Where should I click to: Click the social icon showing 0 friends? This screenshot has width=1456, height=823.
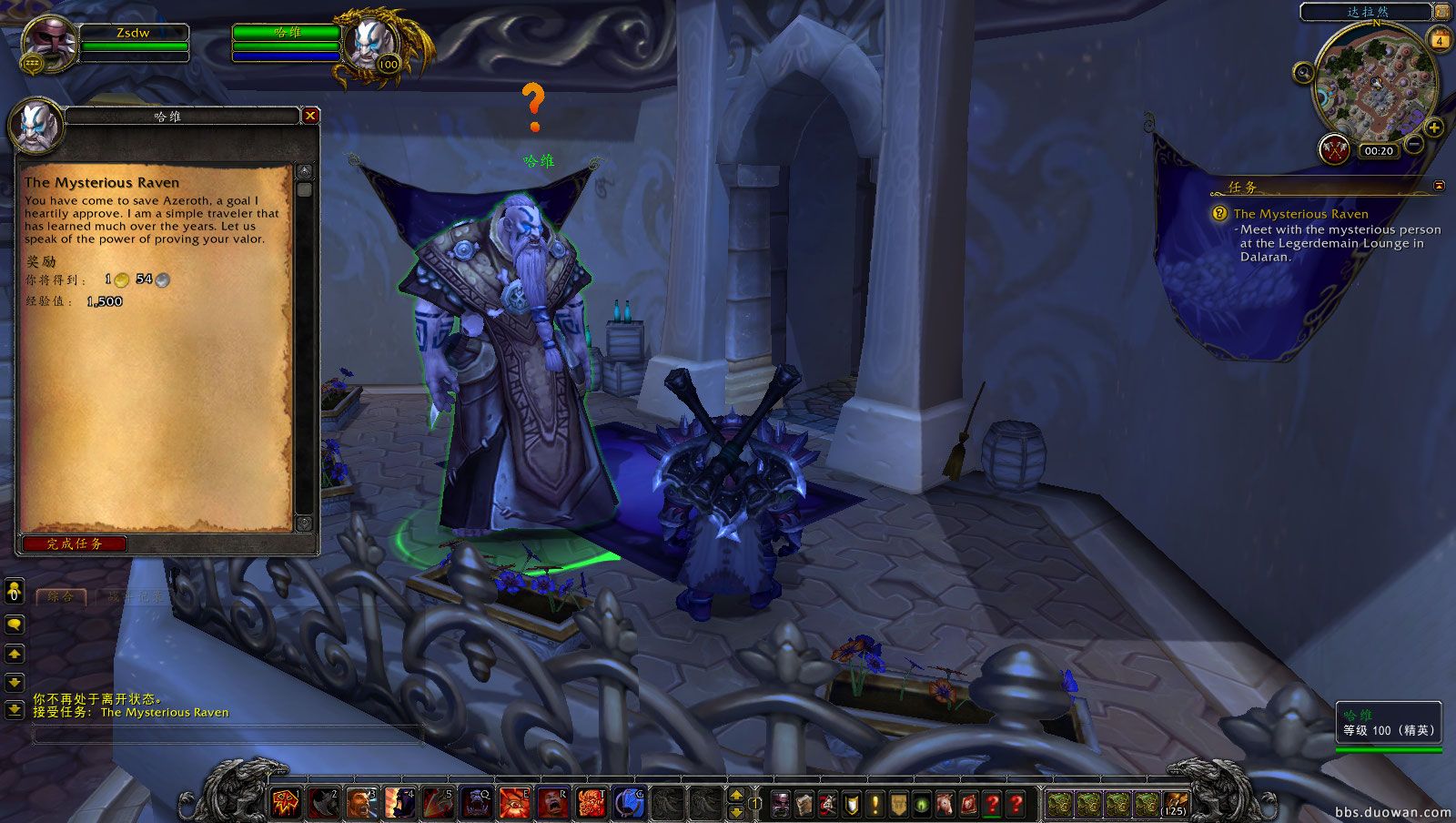tap(13, 594)
